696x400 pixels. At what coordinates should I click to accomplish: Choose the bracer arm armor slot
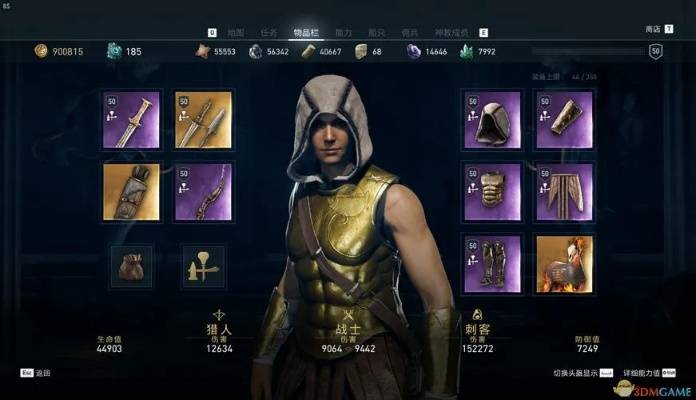(x=563, y=120)
